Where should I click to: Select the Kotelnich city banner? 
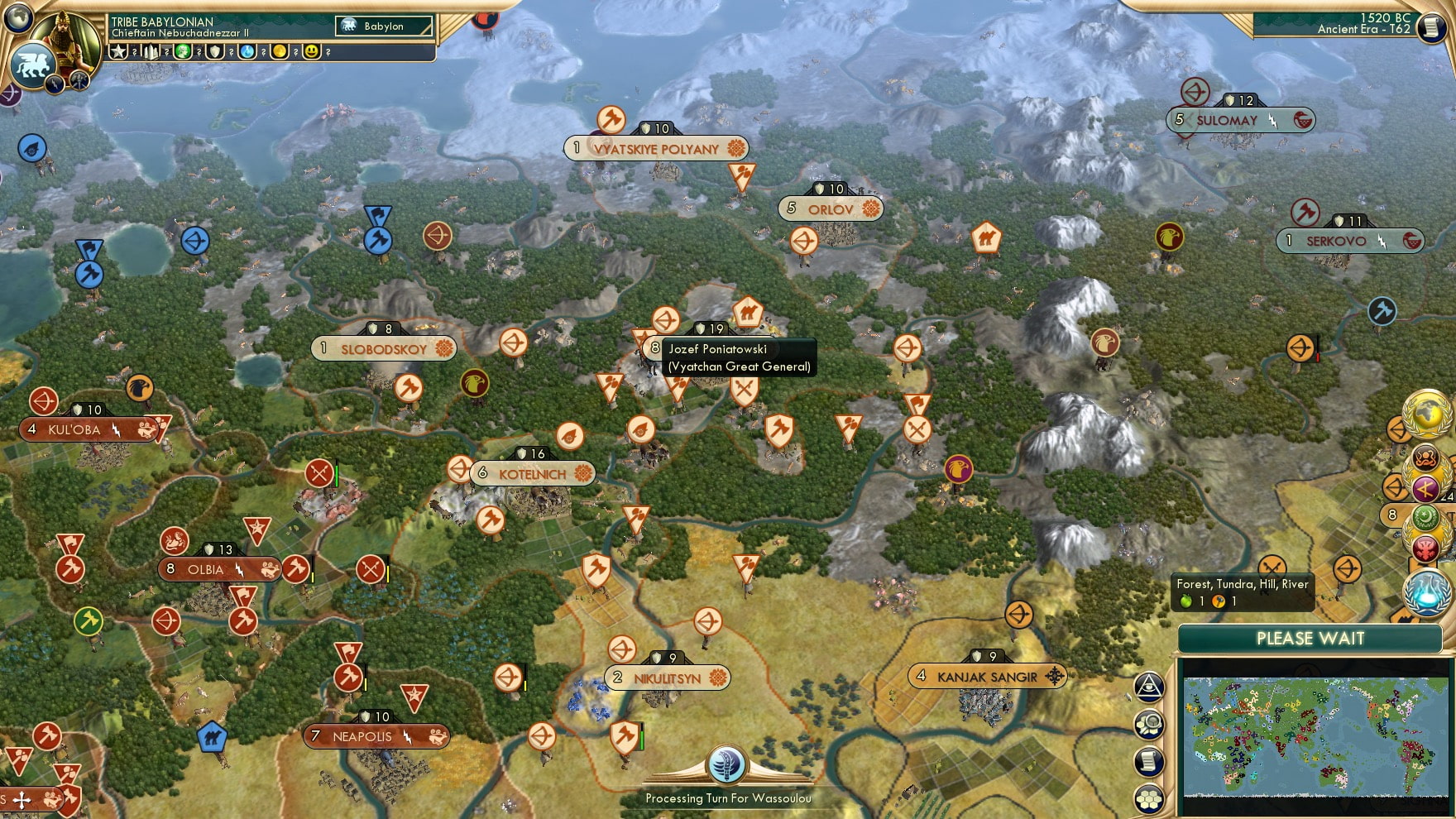(x=529, y=473)
